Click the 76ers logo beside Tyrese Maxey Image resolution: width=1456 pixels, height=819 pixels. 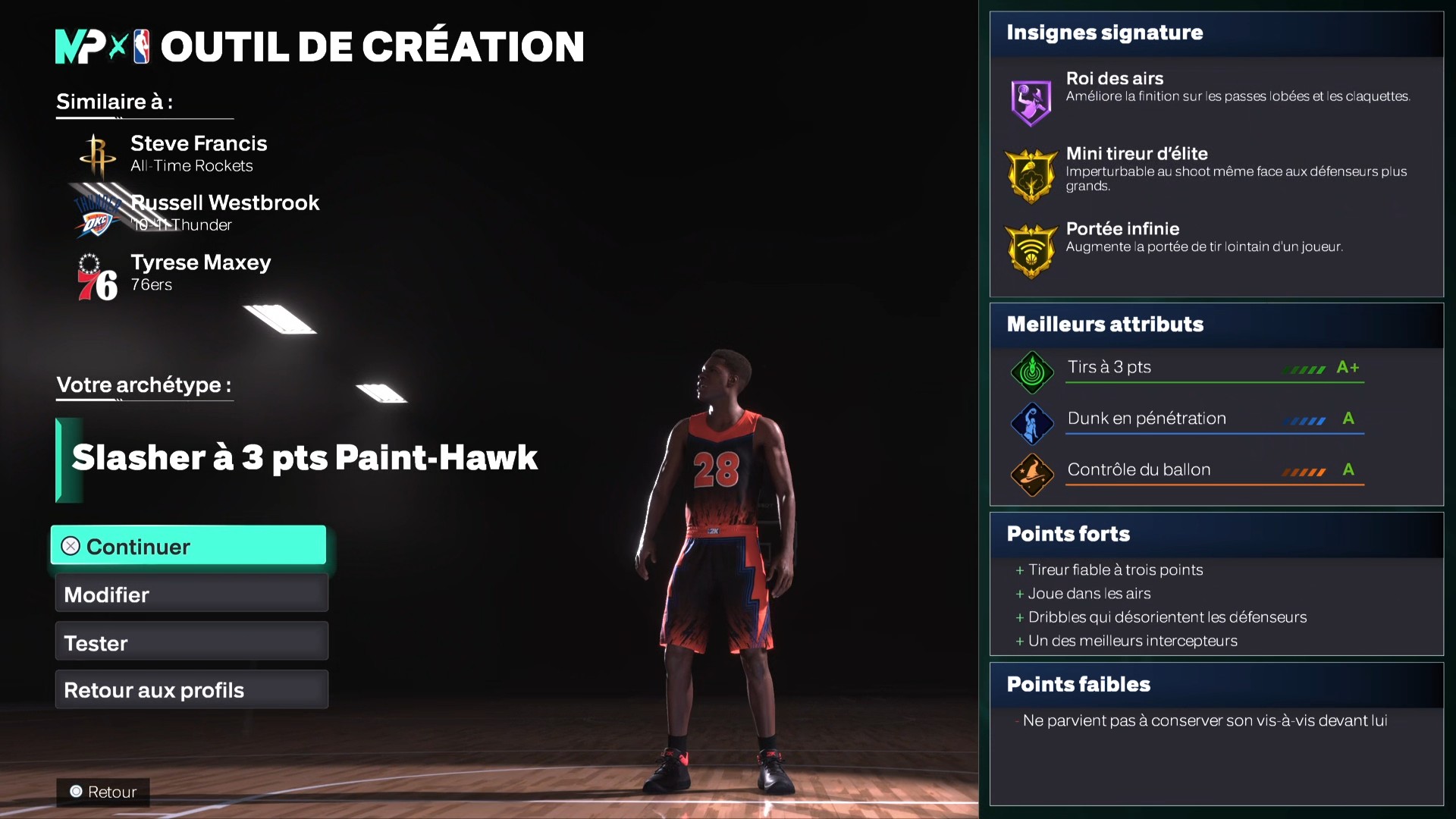point(97,274)
